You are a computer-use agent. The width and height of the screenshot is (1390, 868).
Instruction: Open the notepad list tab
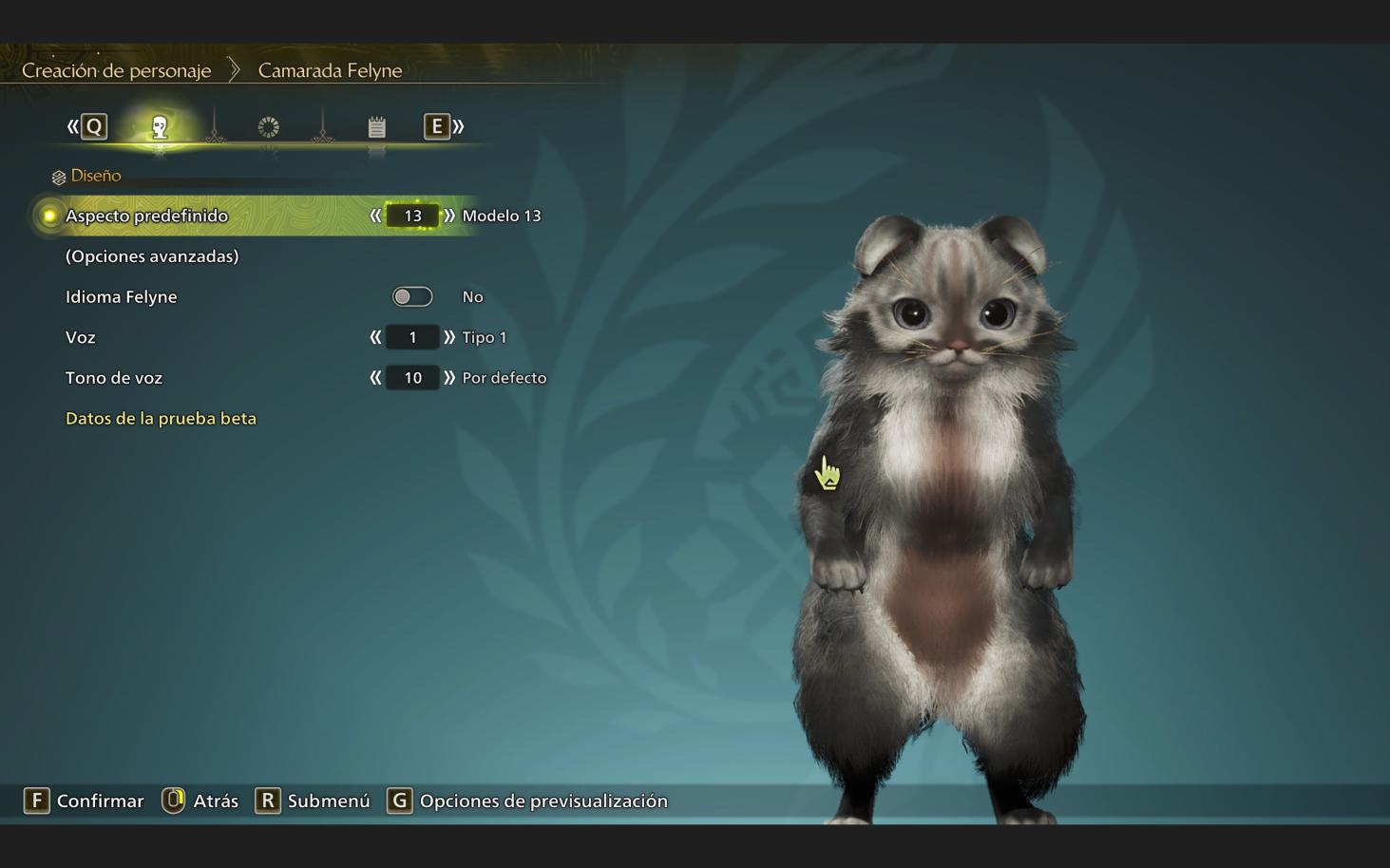pos(377,127)
